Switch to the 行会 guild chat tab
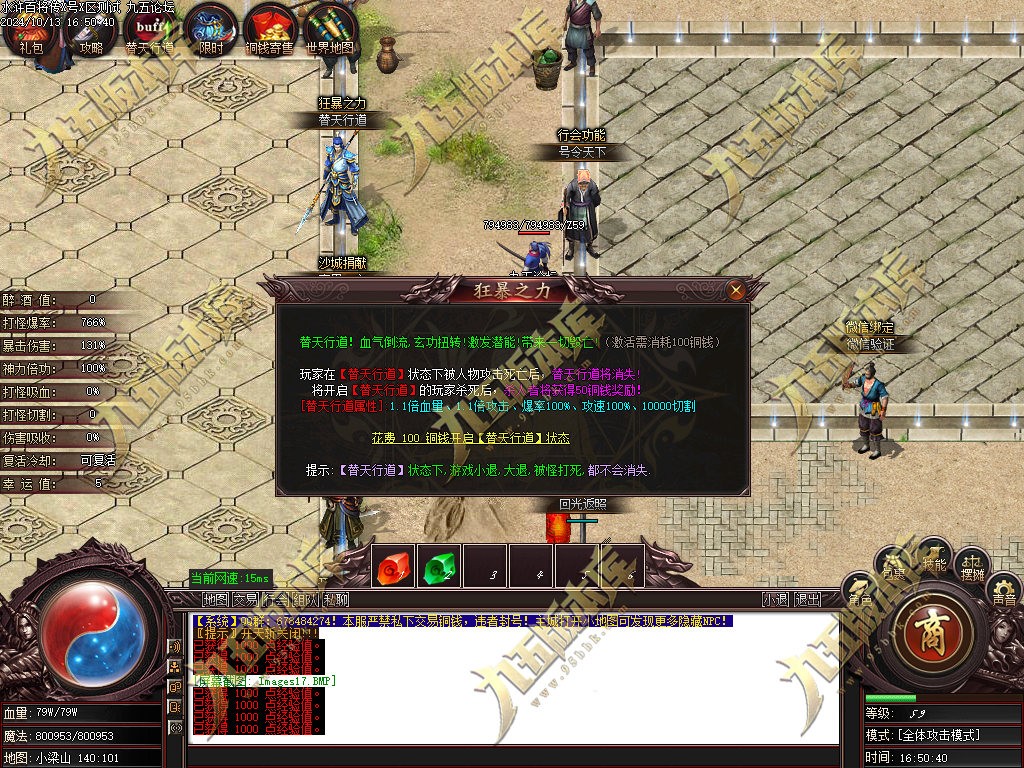This screenshot has height=768, width=1024. point(275,599)
